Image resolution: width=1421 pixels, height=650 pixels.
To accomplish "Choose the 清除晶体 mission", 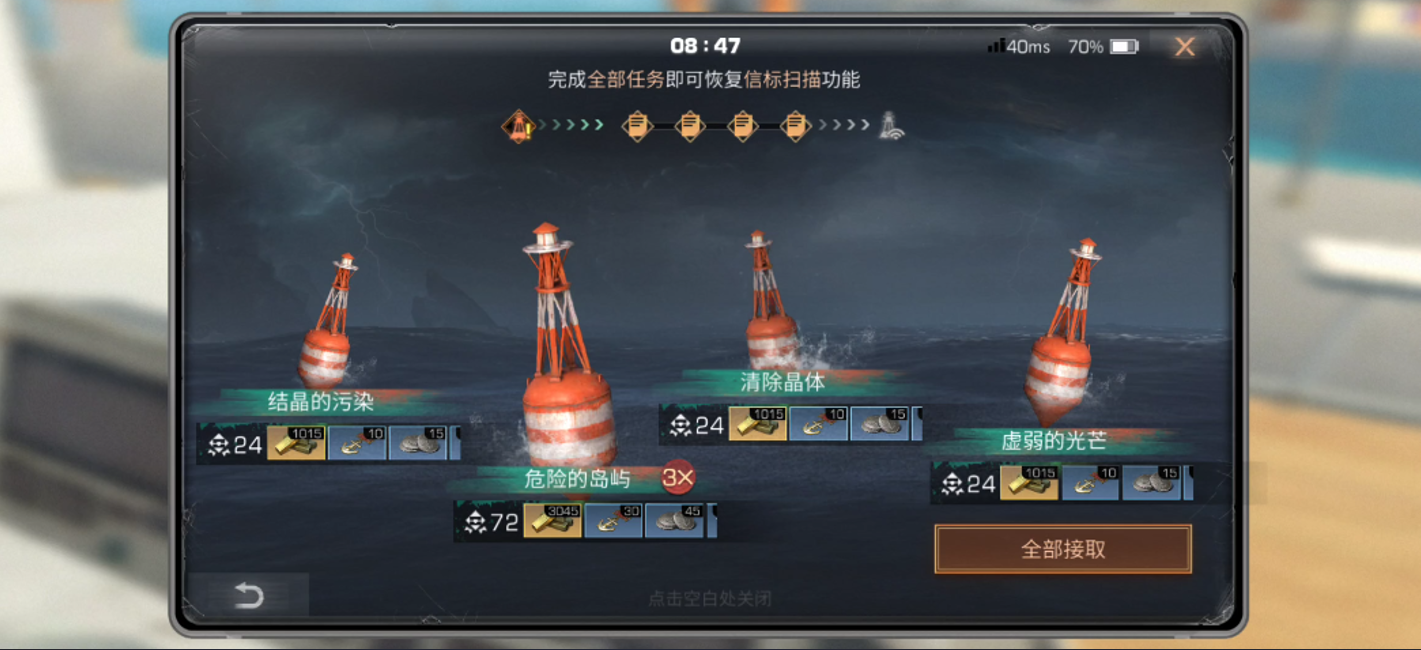I will click(783, 381).
